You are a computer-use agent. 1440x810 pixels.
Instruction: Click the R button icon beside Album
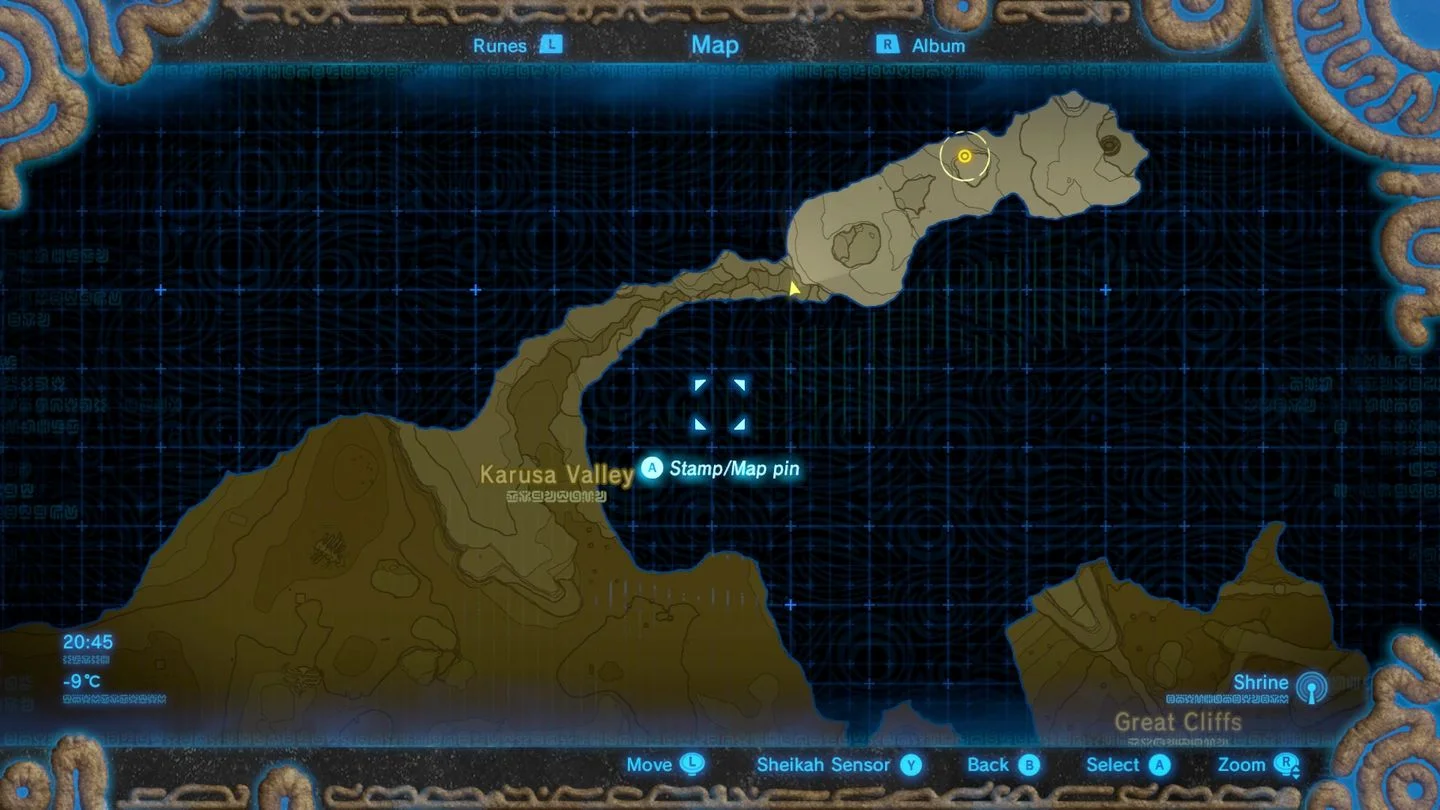885,45
